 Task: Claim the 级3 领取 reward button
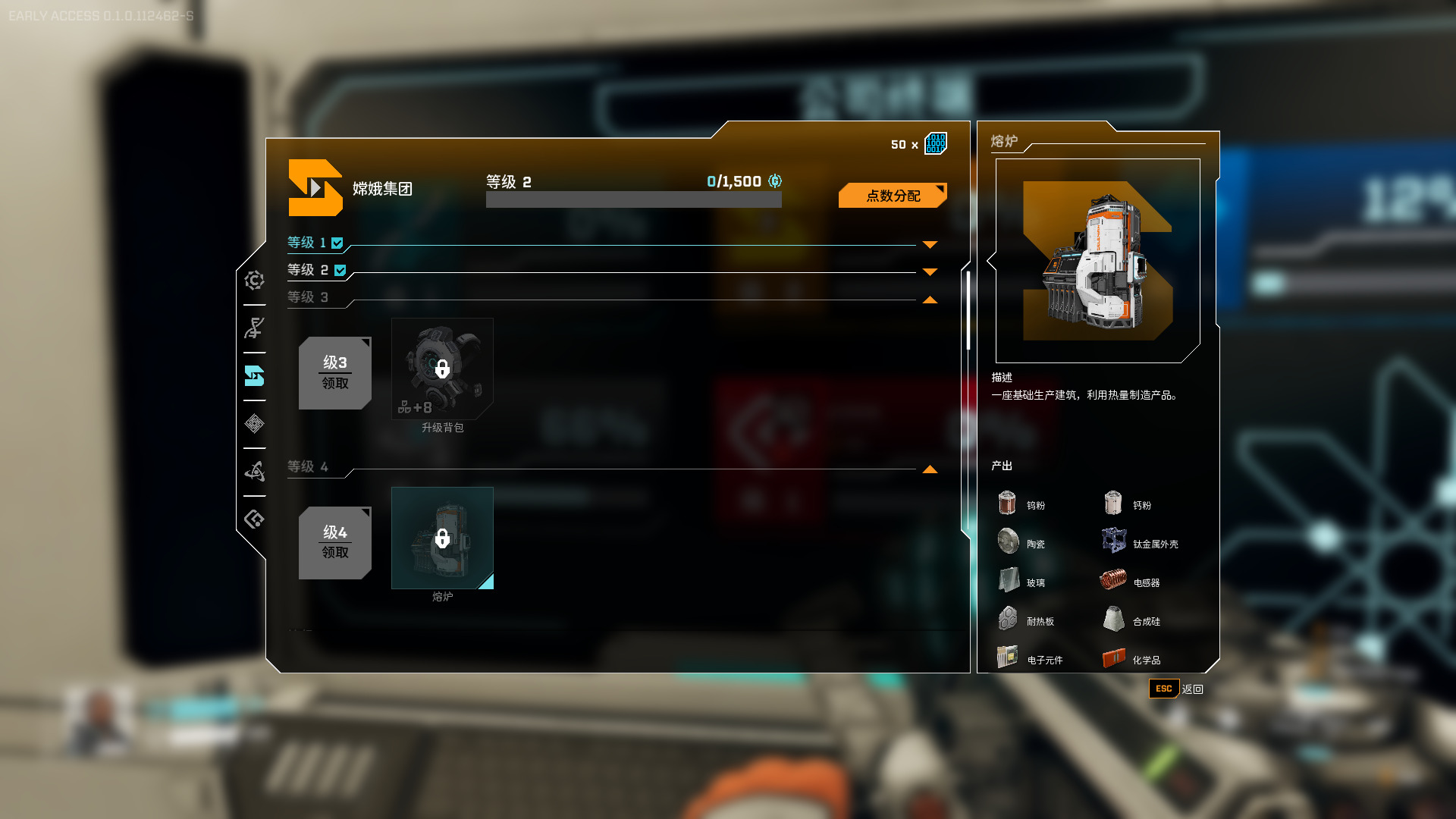coord(334,373)
